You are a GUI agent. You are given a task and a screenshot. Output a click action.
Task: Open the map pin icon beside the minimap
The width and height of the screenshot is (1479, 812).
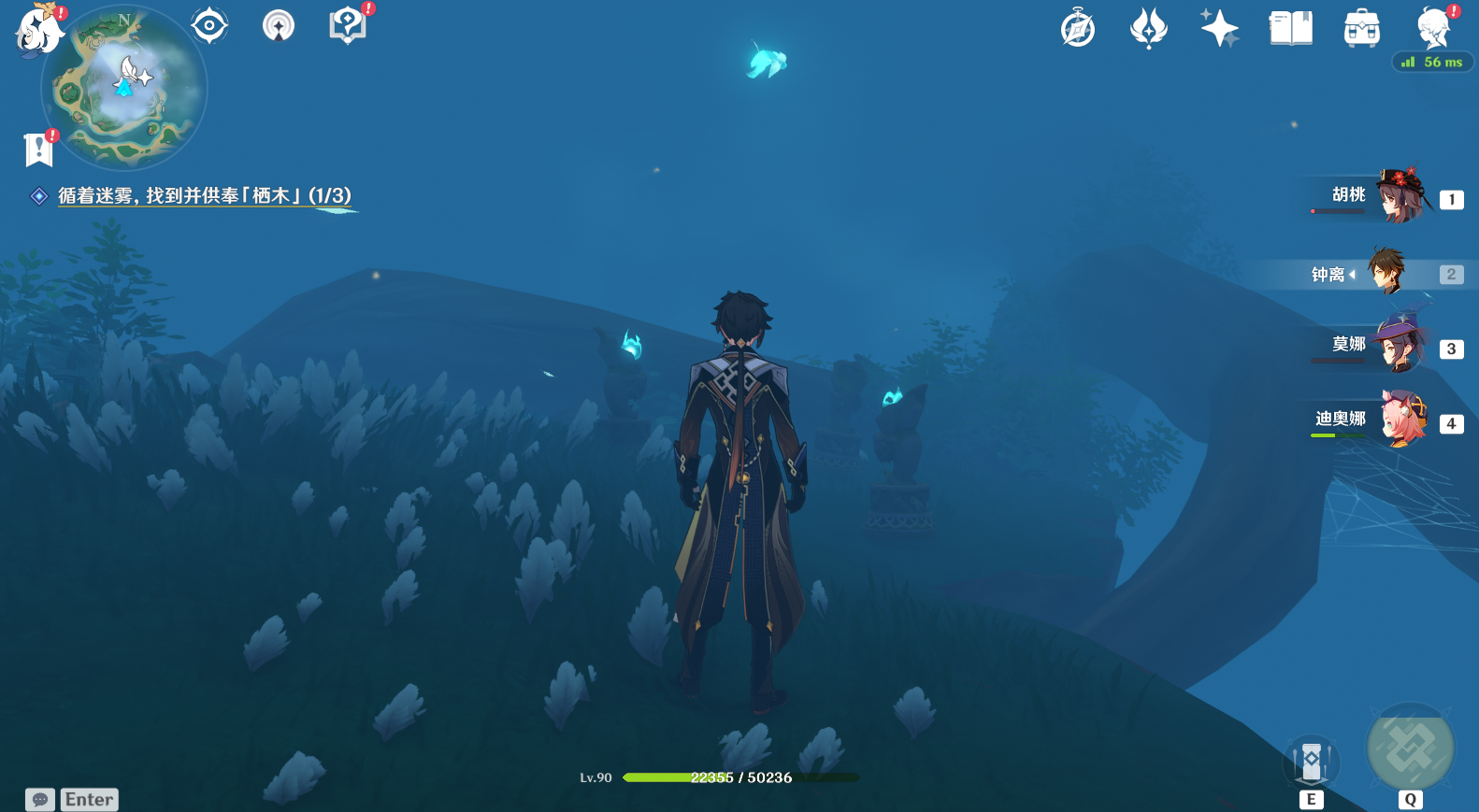click(x=279, y=25)
